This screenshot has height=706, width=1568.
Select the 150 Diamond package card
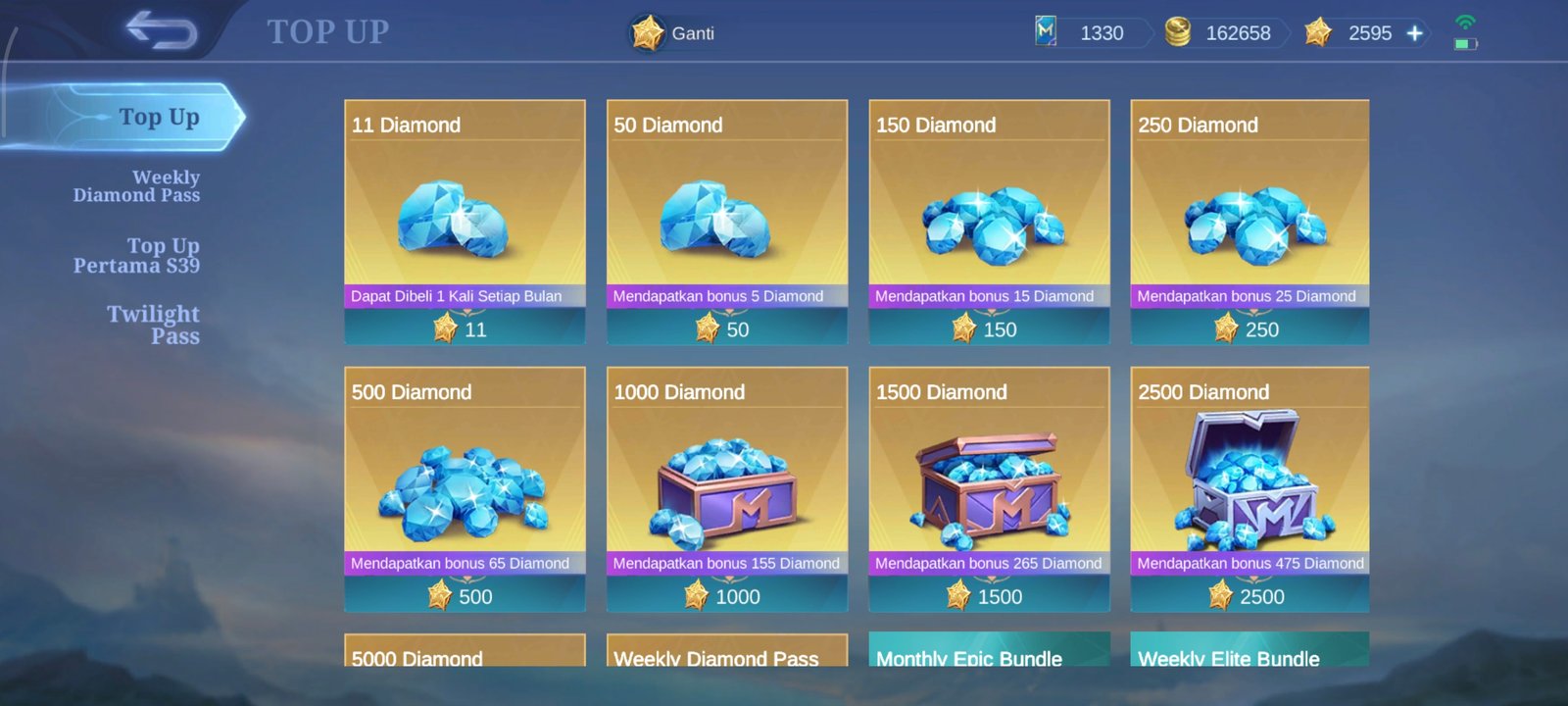click(x=988, y=221)
